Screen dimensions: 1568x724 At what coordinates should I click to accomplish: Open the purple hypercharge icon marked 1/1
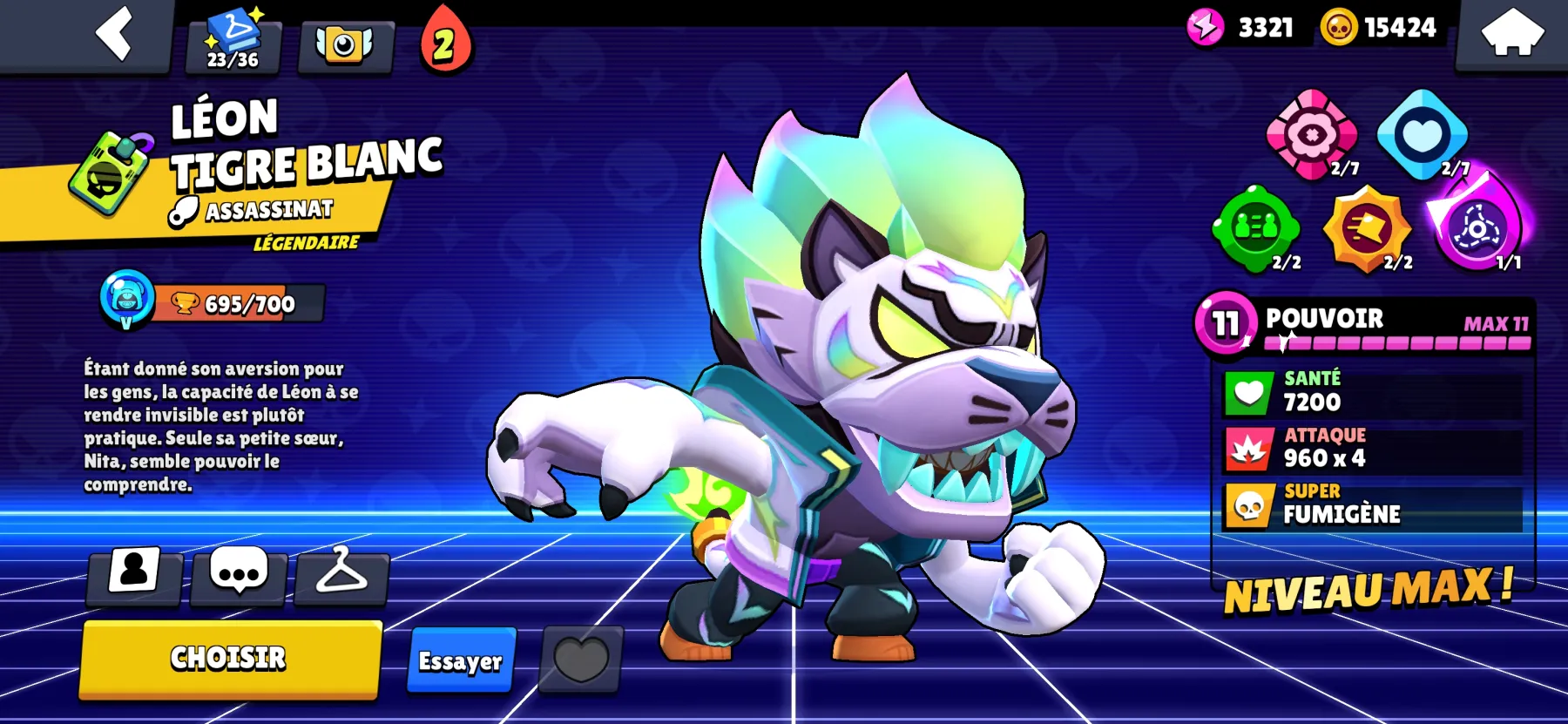pos(1478,231)
